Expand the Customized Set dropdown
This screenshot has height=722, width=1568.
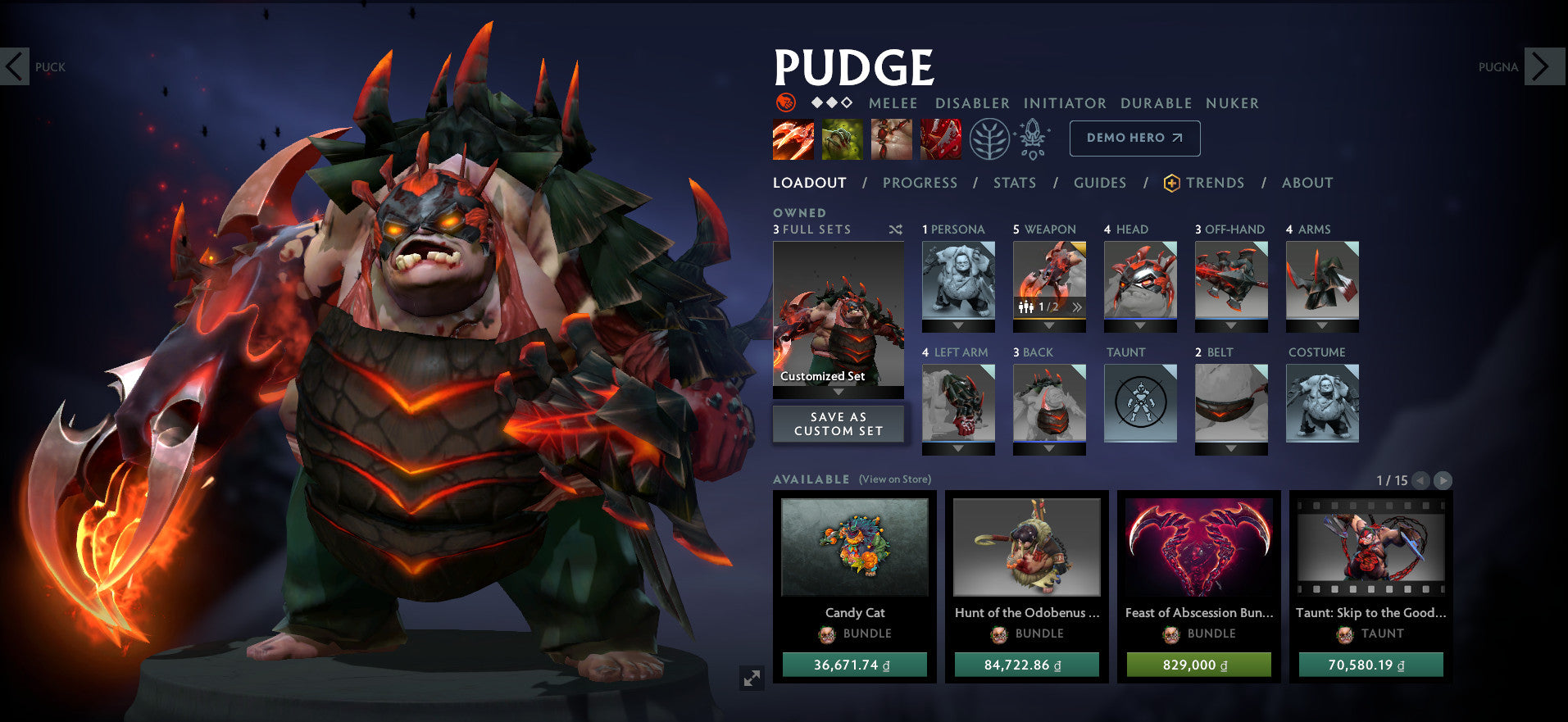[x=838, y=392]
